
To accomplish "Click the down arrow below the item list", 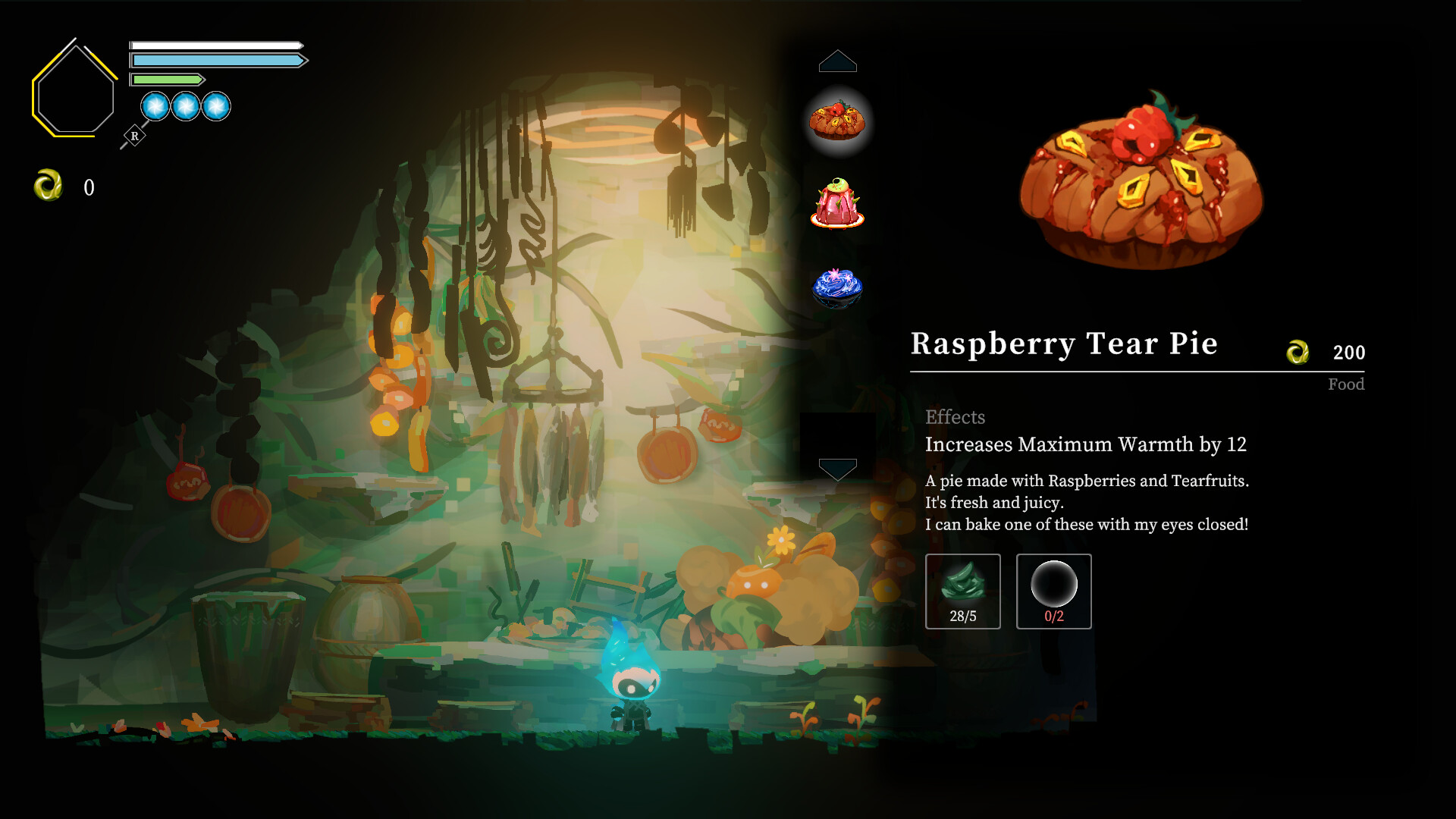I will pos(837,469).
